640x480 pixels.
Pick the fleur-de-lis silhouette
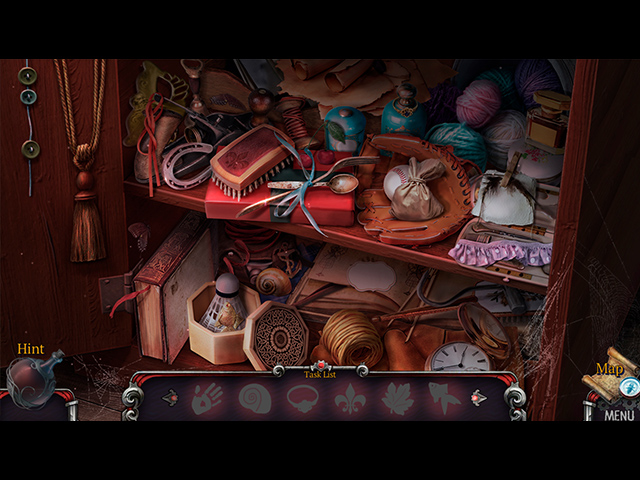coord(350,398)
